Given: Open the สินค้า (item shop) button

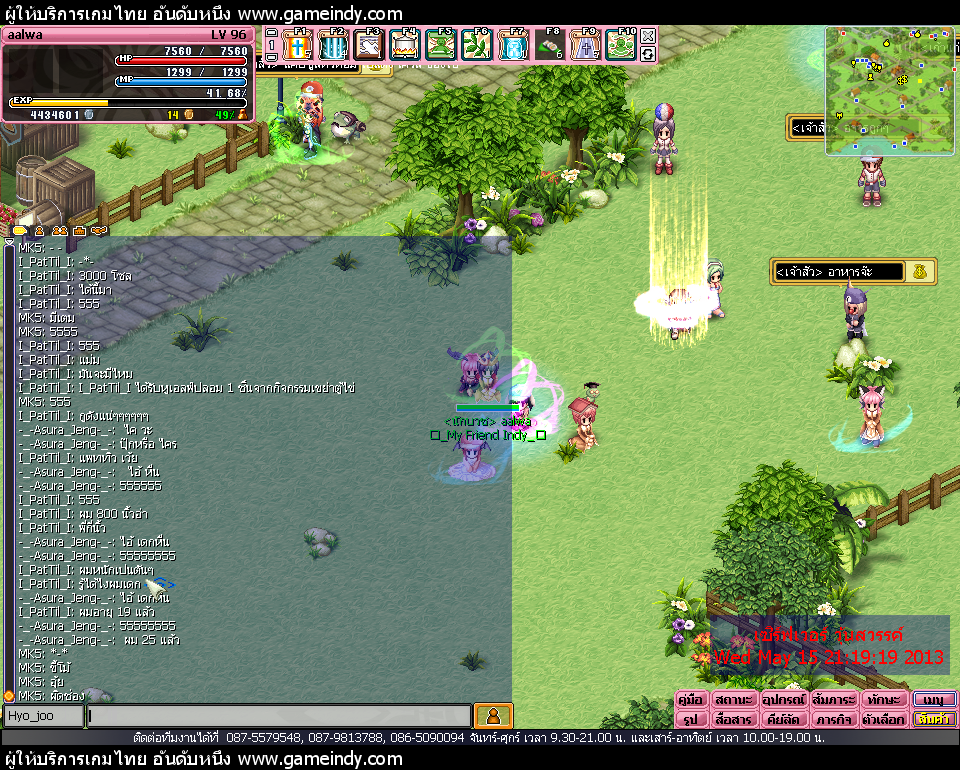Looking at the screenshot, I should click(x=934, y=719).
